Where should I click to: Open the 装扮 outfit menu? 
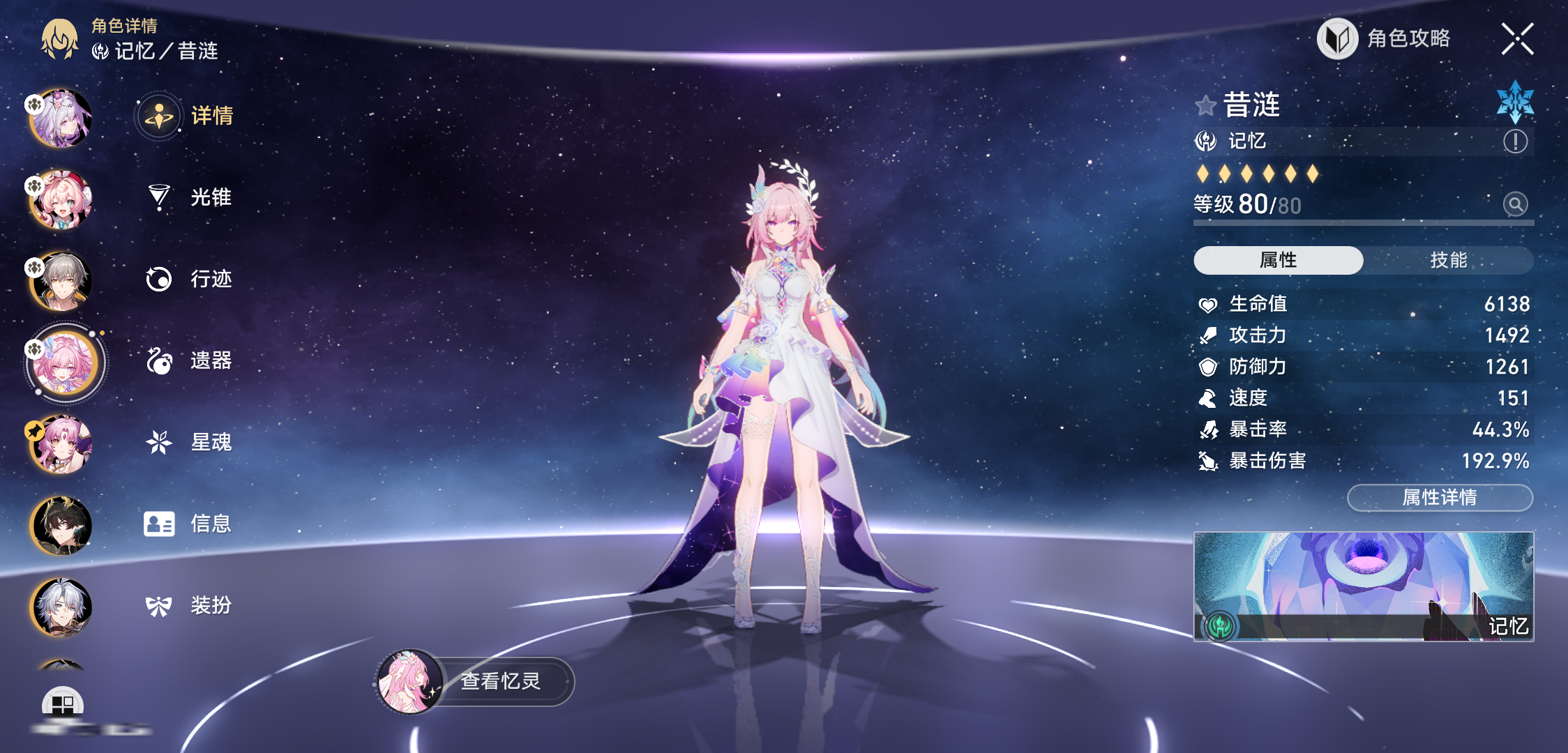[190, 605]
